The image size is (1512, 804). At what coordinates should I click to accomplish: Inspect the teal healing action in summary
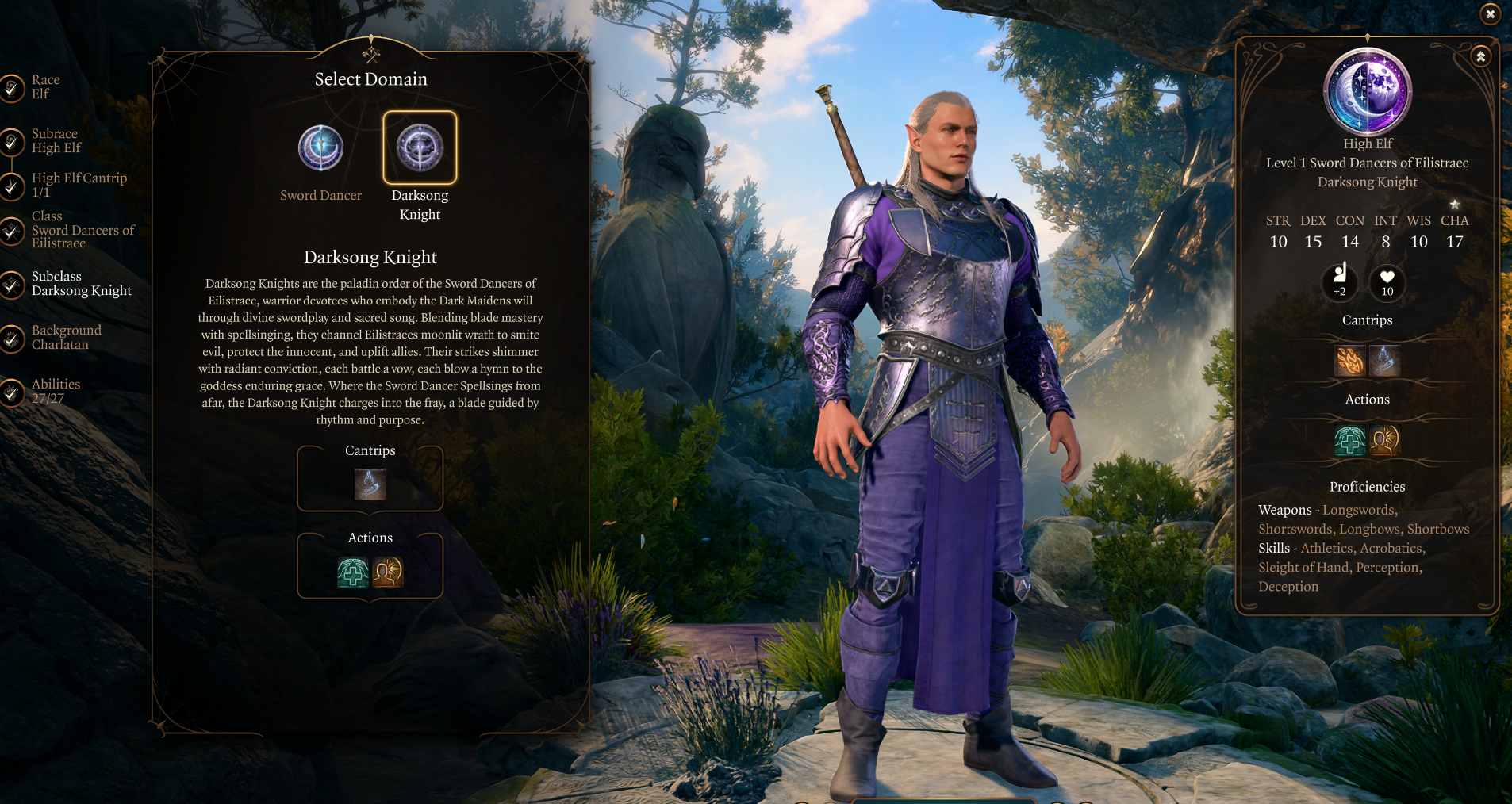tap(1349, 440)
